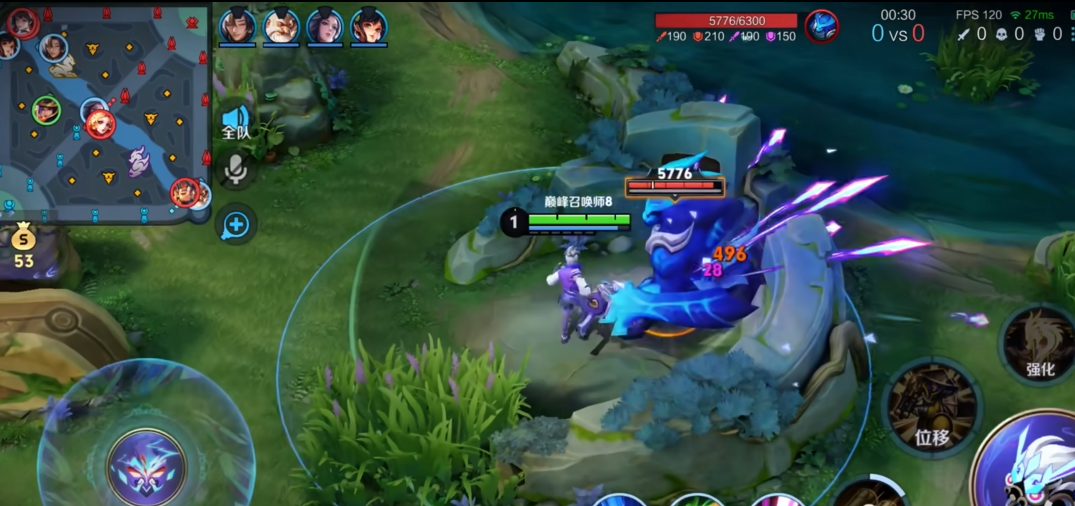
Task: Toggle the muted microphone button
Action: 236,170
